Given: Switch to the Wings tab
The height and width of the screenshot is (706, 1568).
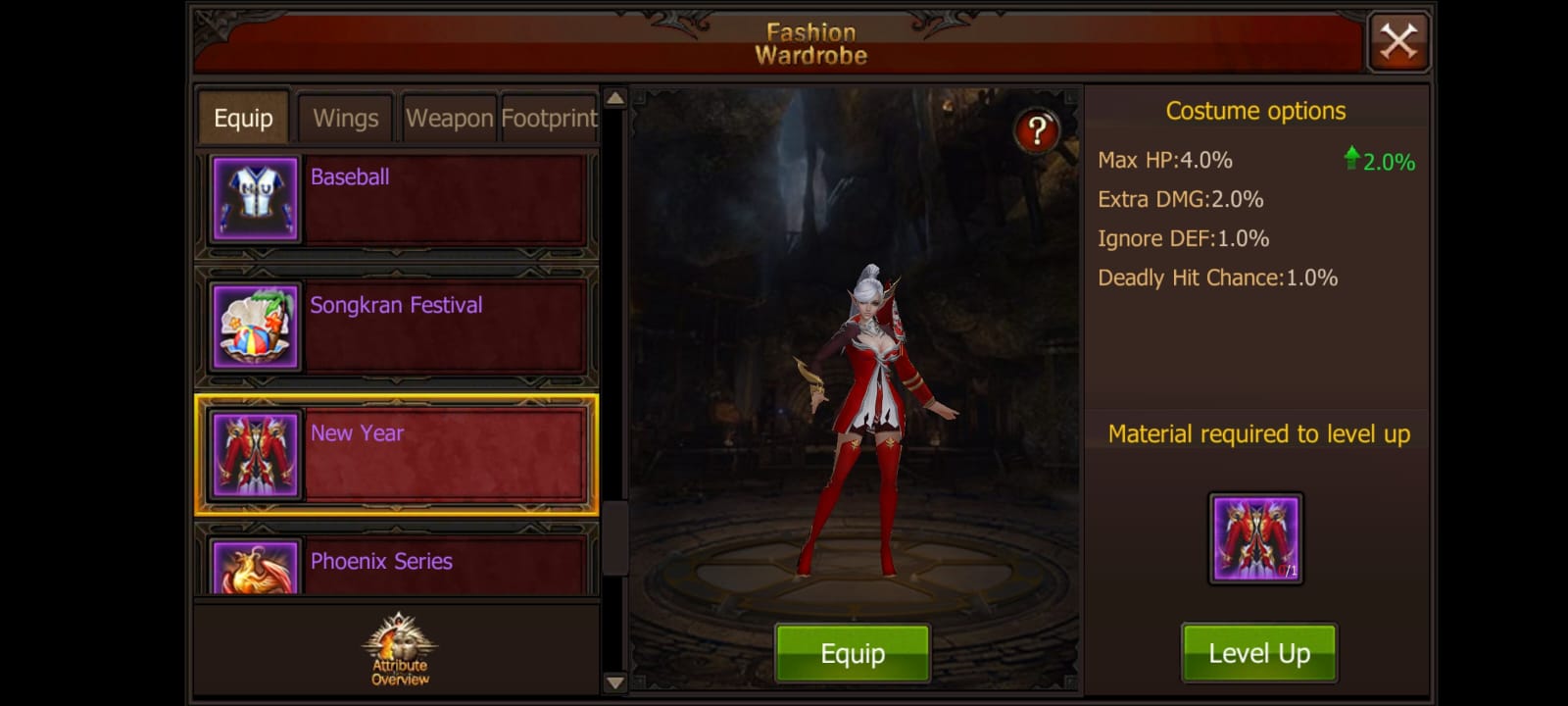Looking at the screenshot, I should pyautogui.click(x=344, y=118).
